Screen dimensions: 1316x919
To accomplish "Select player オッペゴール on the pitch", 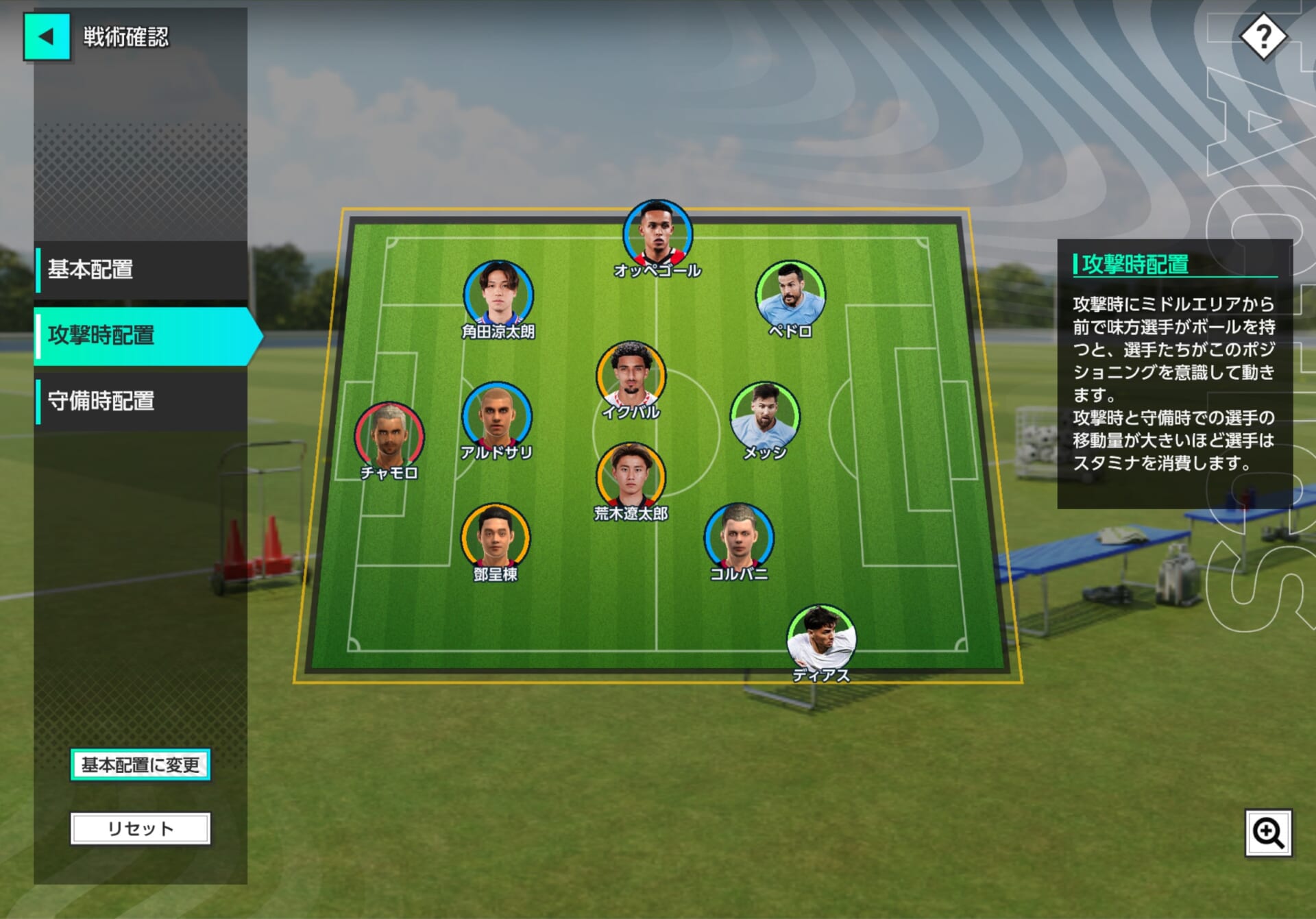I will (657, 234).
